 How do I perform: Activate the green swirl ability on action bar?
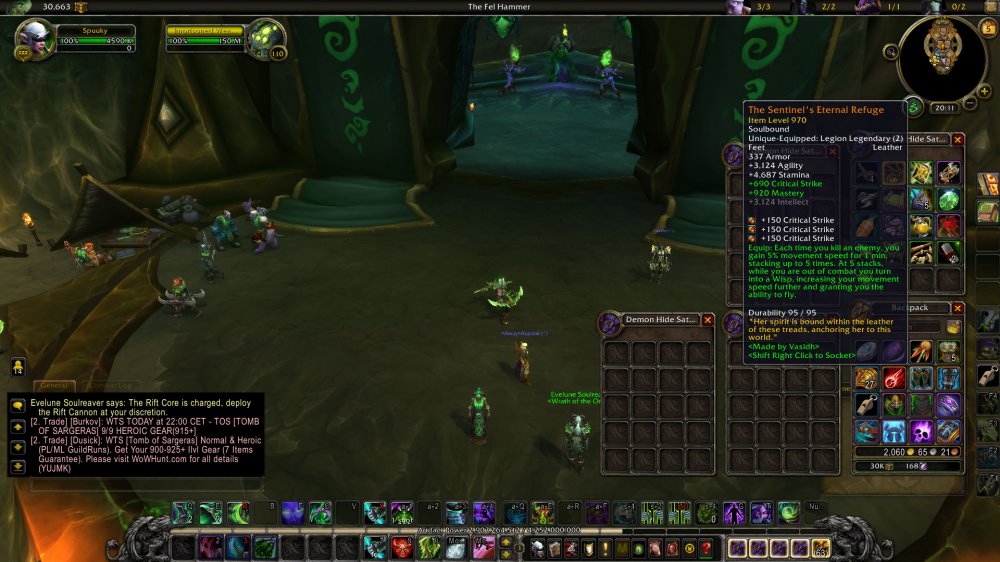[788, 512]
